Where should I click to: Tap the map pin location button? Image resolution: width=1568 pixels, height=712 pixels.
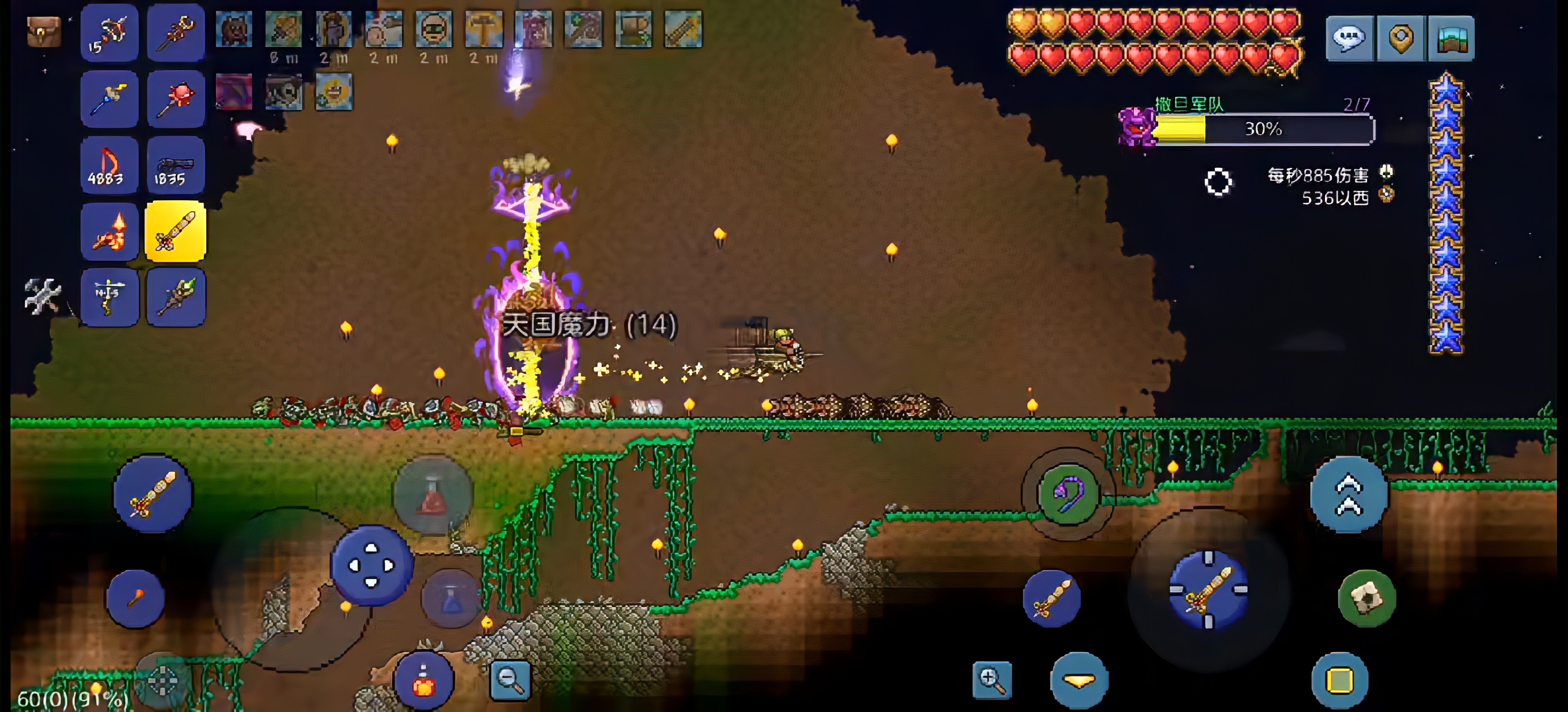(1400, 38)
